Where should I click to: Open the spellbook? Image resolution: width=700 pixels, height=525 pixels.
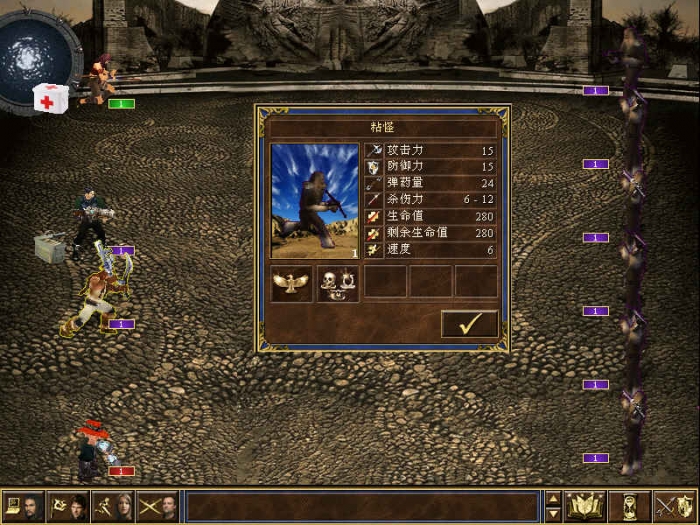585,506
